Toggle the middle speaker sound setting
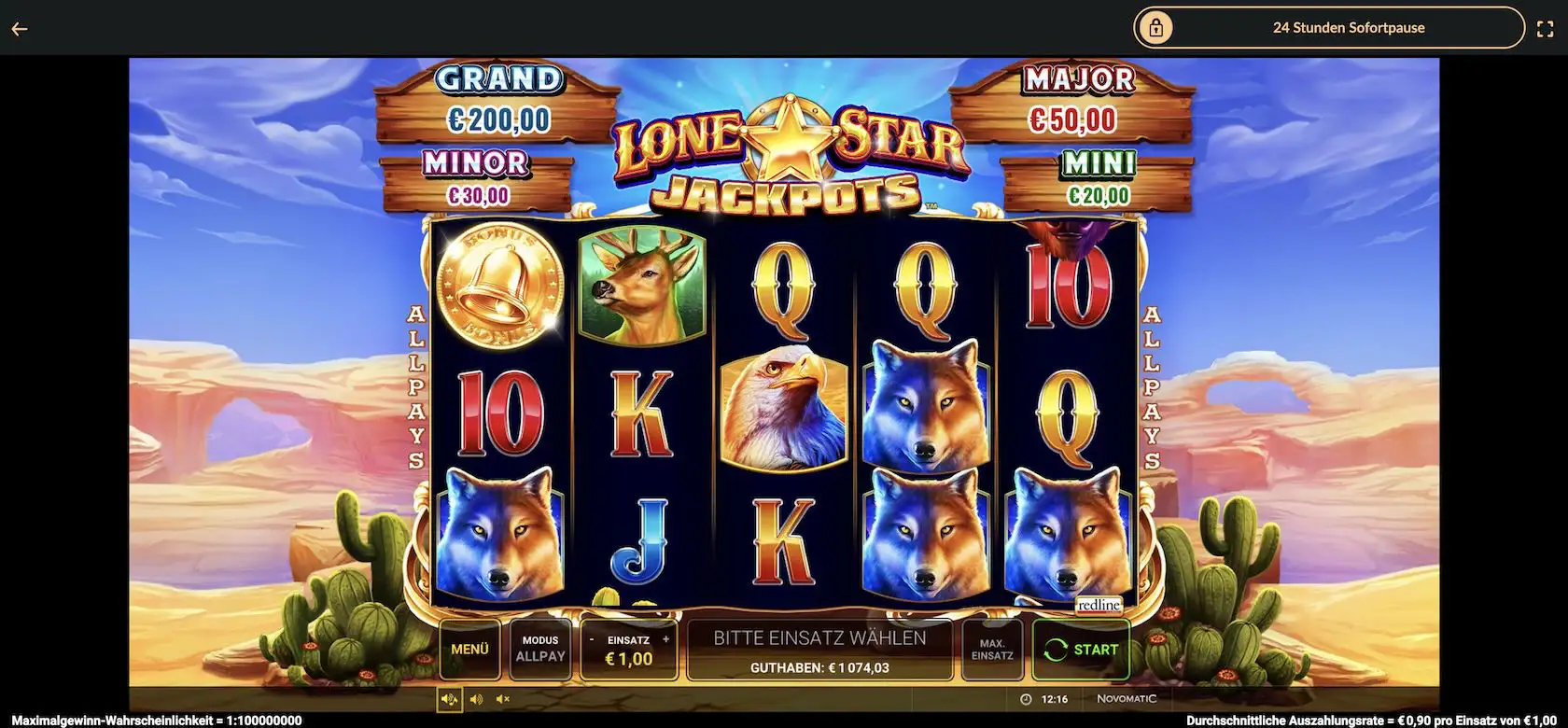This screenshot has height=728, width=1568. 476,697
